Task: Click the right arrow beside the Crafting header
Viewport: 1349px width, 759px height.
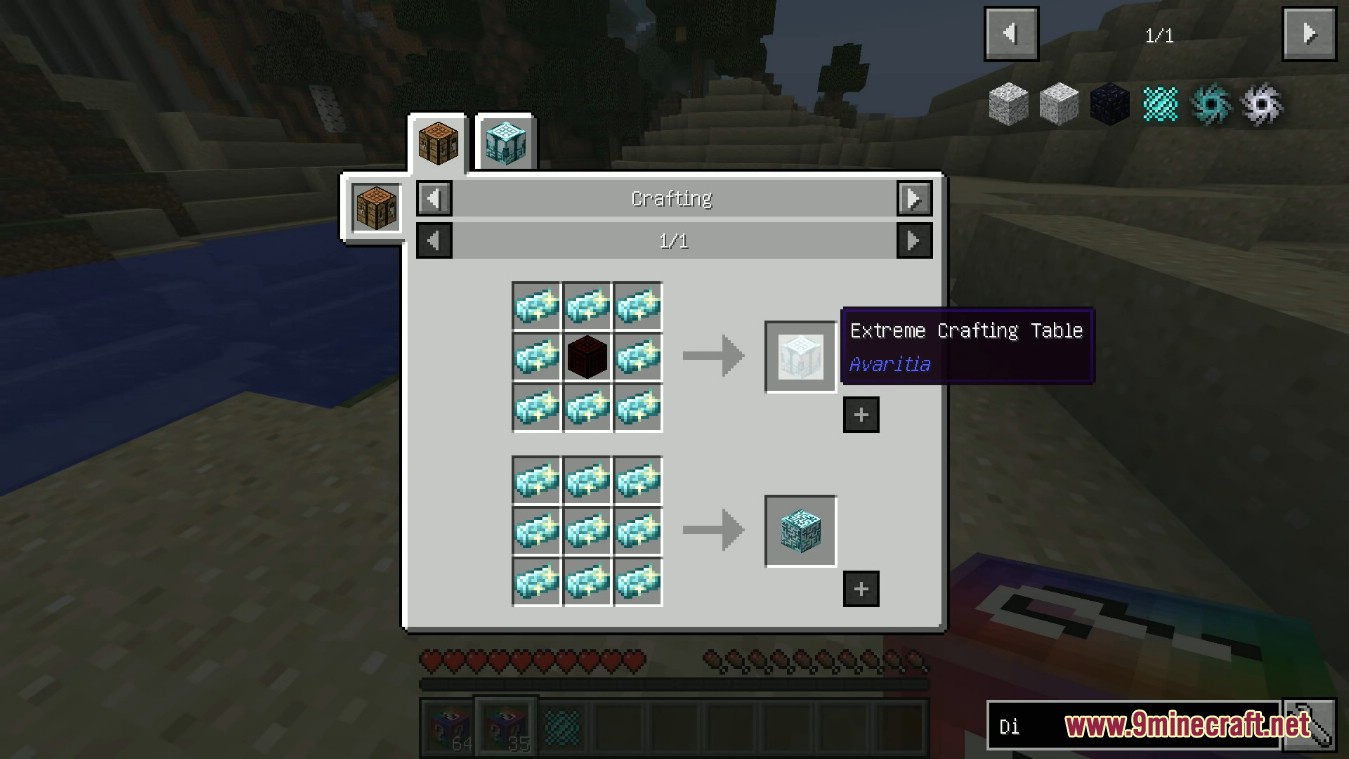Action: click(x=913, y=198)
